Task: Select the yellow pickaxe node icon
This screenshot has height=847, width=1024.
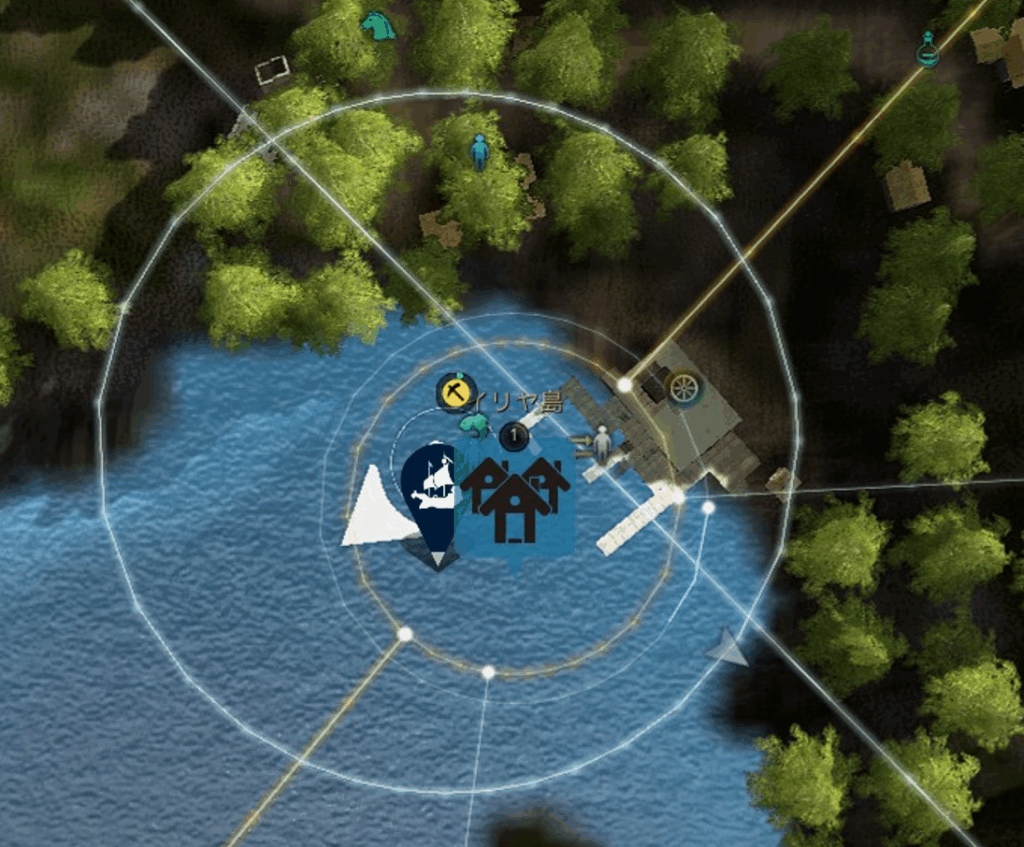Action: [x=455, y=393]
